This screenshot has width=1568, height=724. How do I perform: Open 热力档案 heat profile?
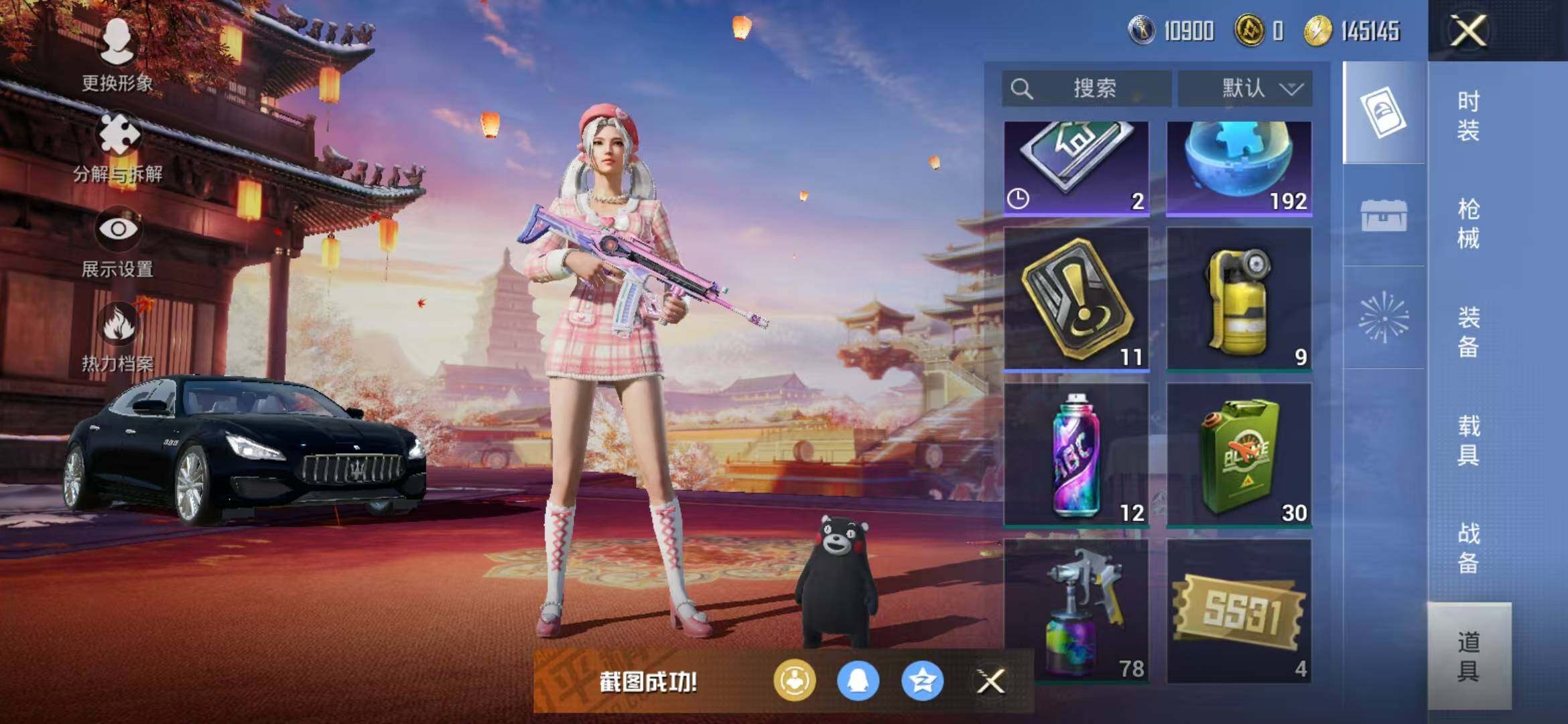pos(118,337)
